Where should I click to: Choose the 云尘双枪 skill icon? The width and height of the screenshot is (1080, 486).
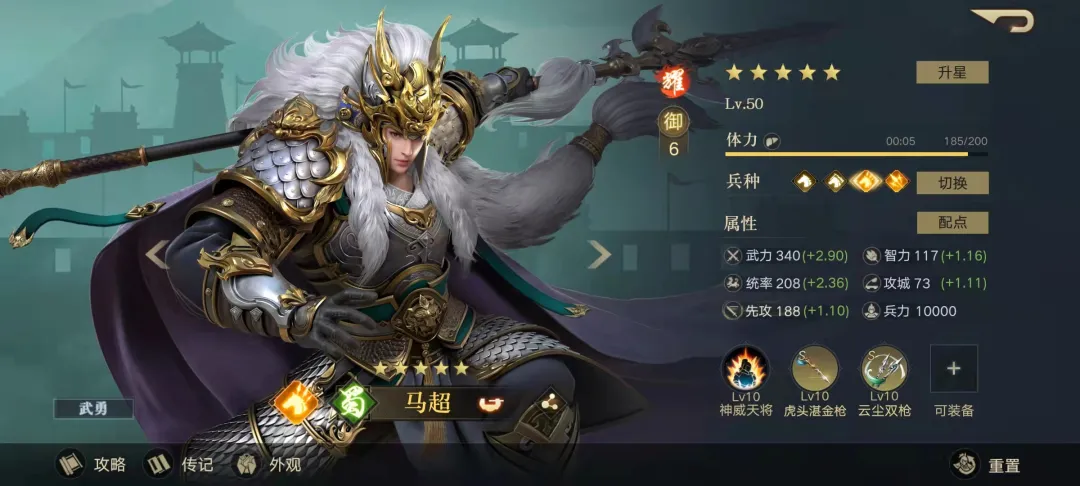(x=884, y=369)
